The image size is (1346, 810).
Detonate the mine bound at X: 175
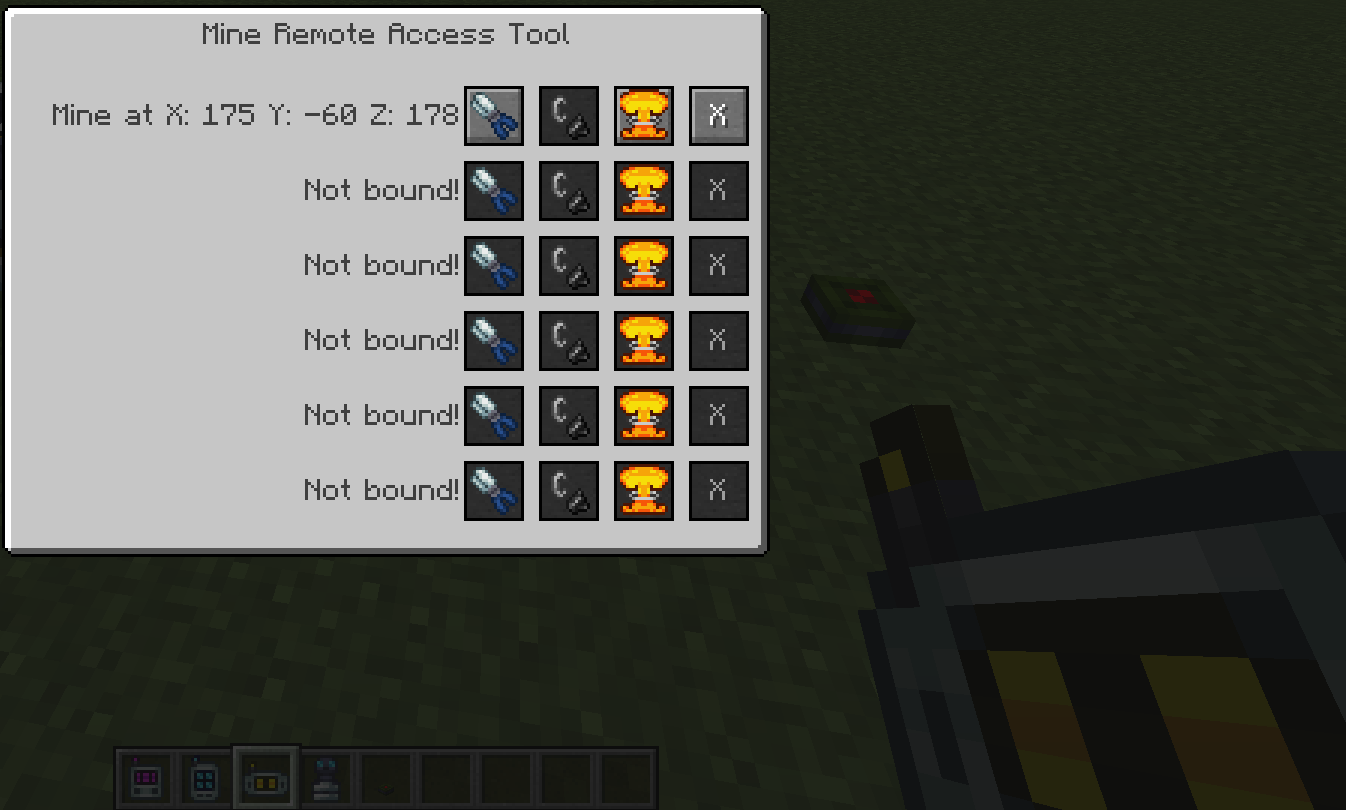644,115
